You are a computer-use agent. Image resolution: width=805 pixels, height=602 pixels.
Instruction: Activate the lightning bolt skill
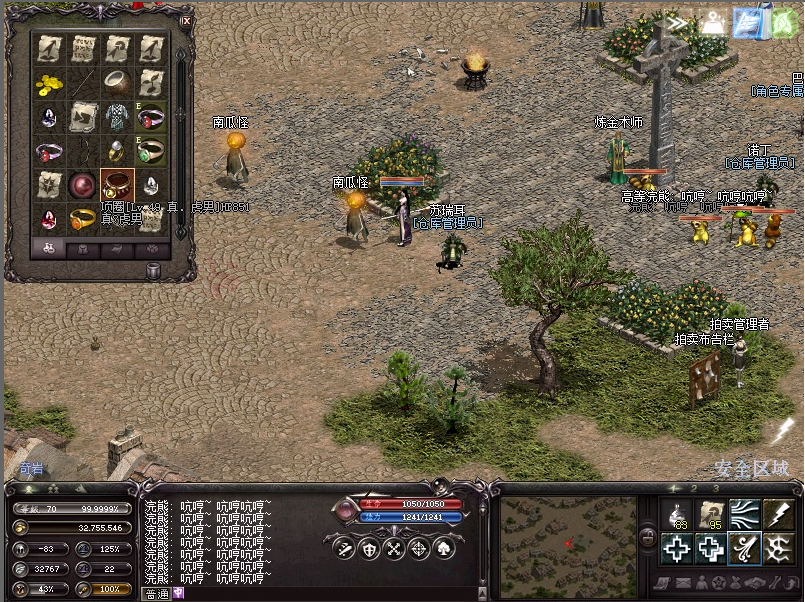point(777,515)
